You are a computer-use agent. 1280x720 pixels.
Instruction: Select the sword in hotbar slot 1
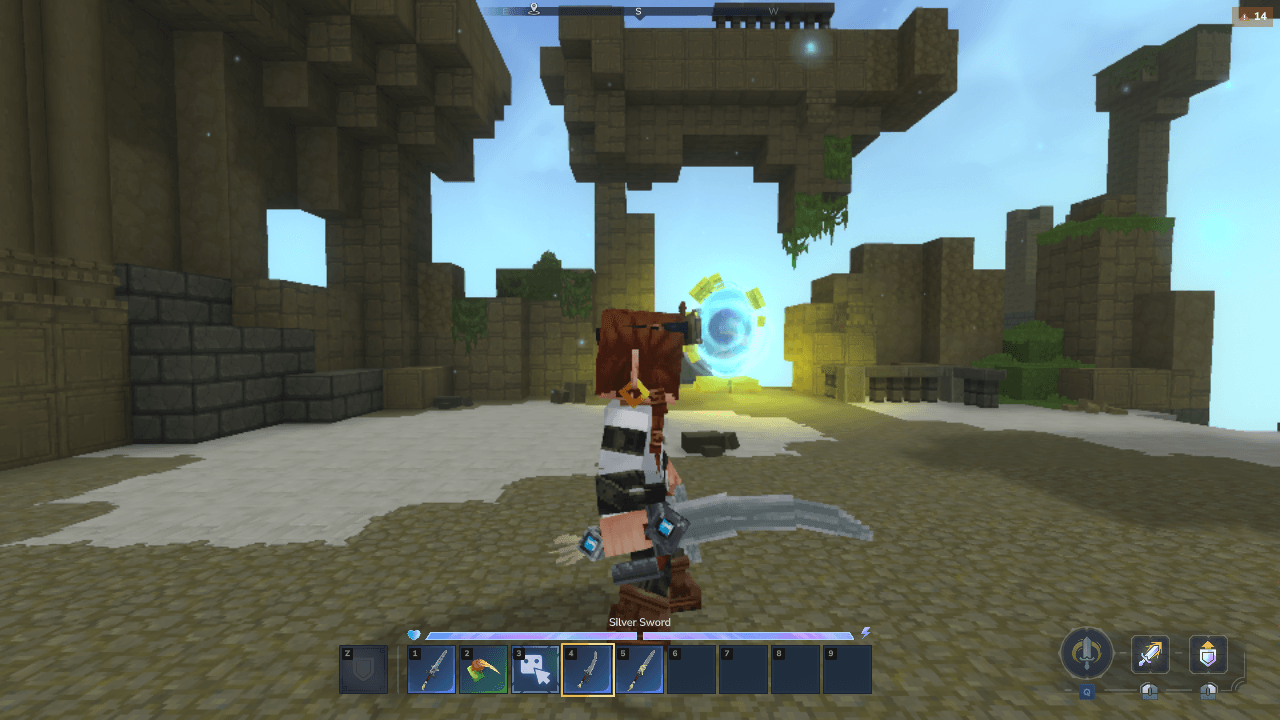432,670
